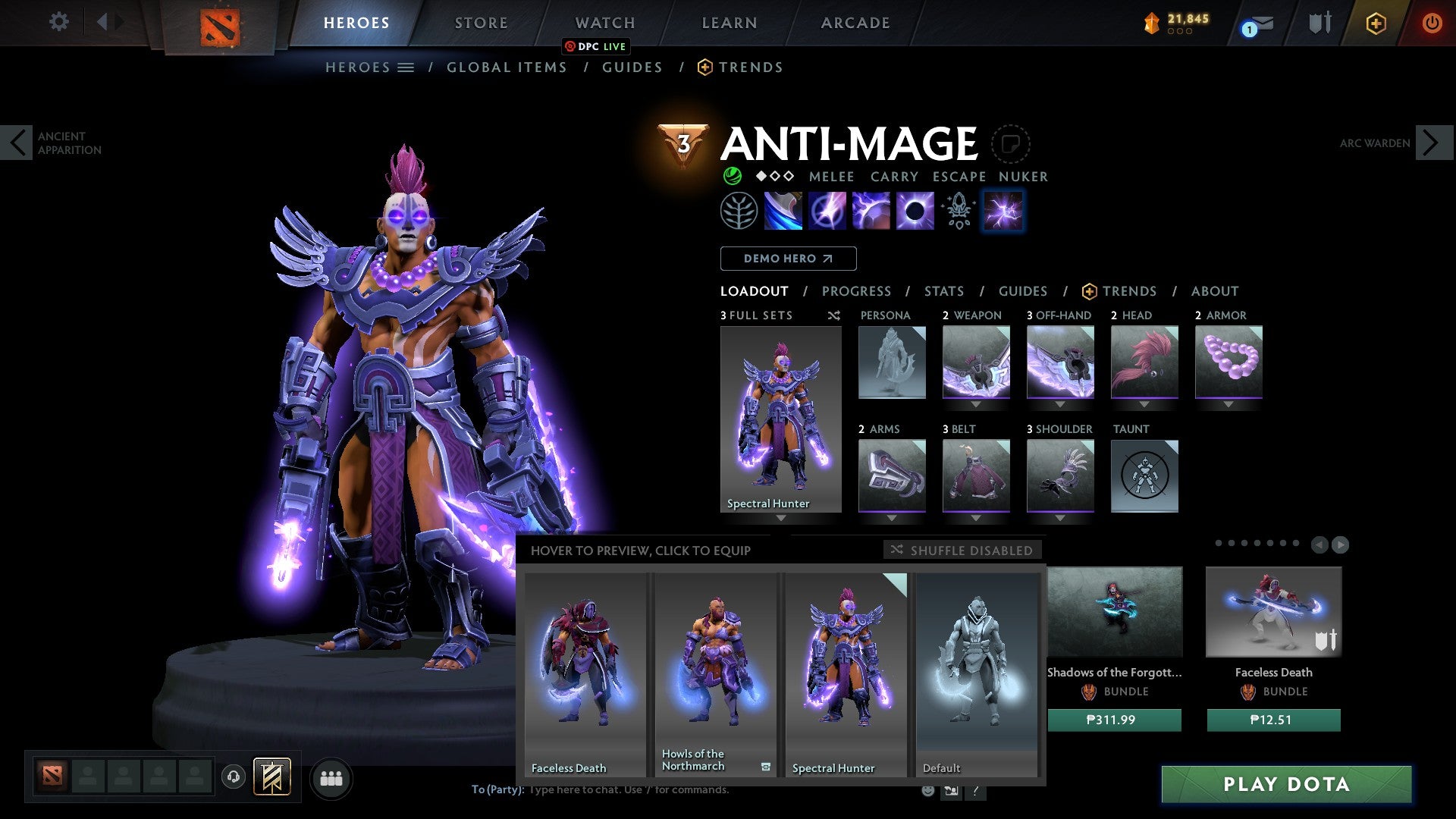View the hero Stats tab
Viewport: 1456px width, 819px height.
pos(943,291)
